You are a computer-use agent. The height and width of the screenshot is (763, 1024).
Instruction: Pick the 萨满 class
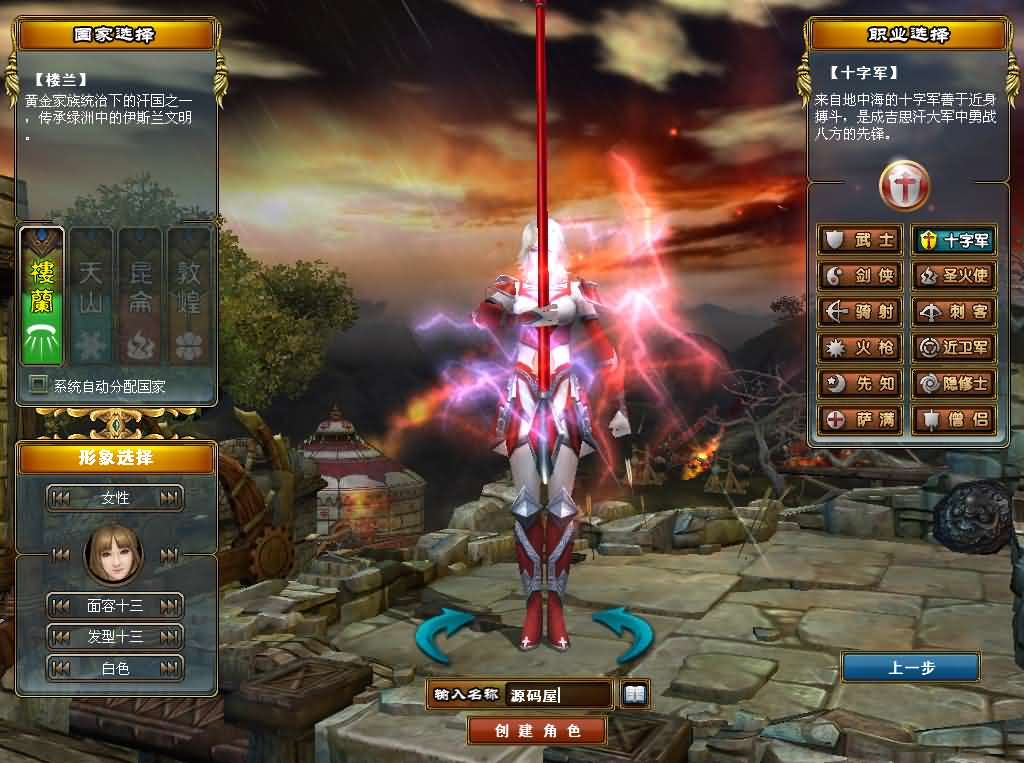(859, 420)
